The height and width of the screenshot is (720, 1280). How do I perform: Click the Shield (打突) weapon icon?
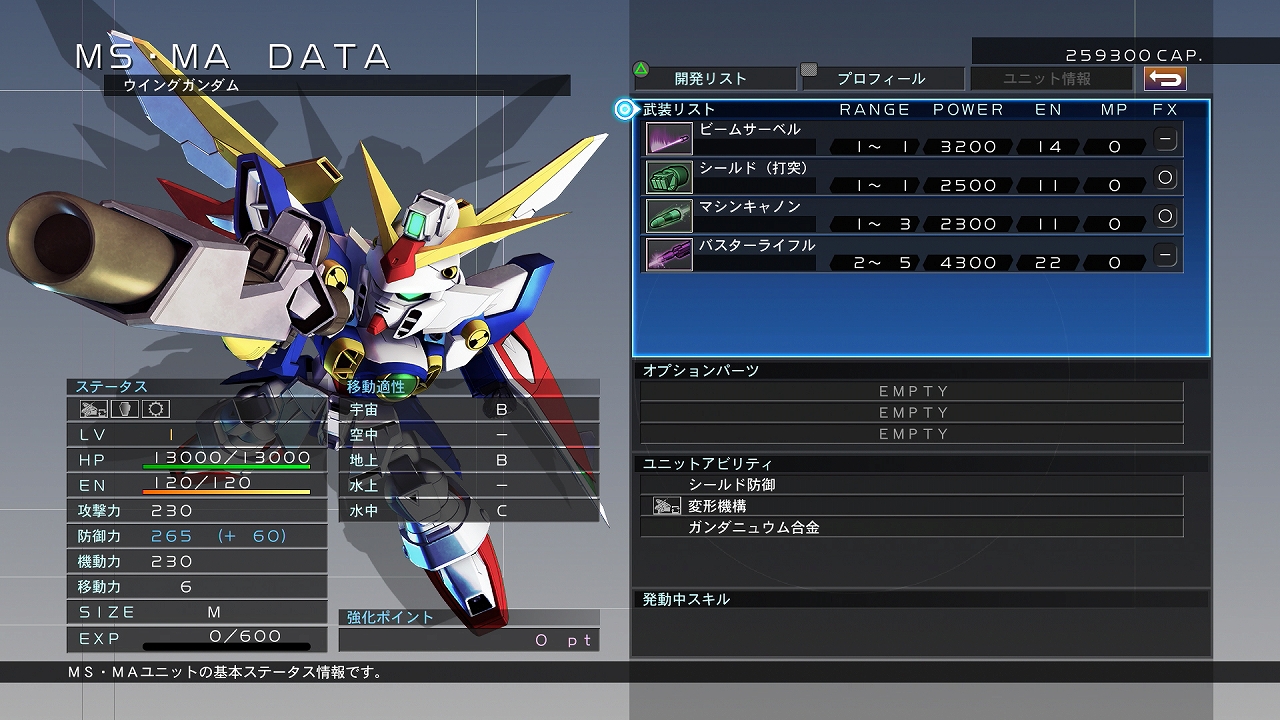click(668, 177)
